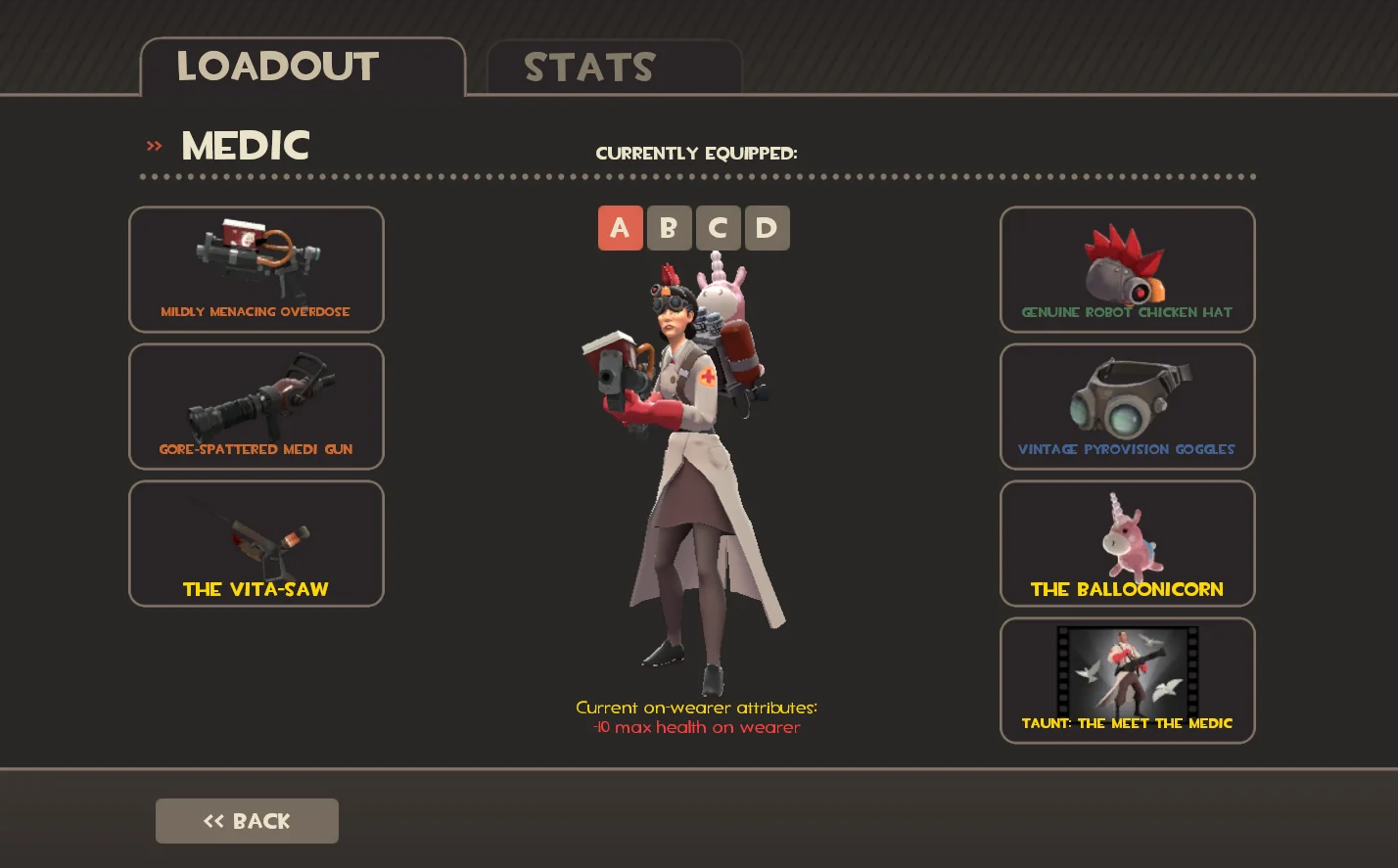Screen dimensions: 1398x868
Task: Click the Medic character model preview
Action: [x=695, y=460]
